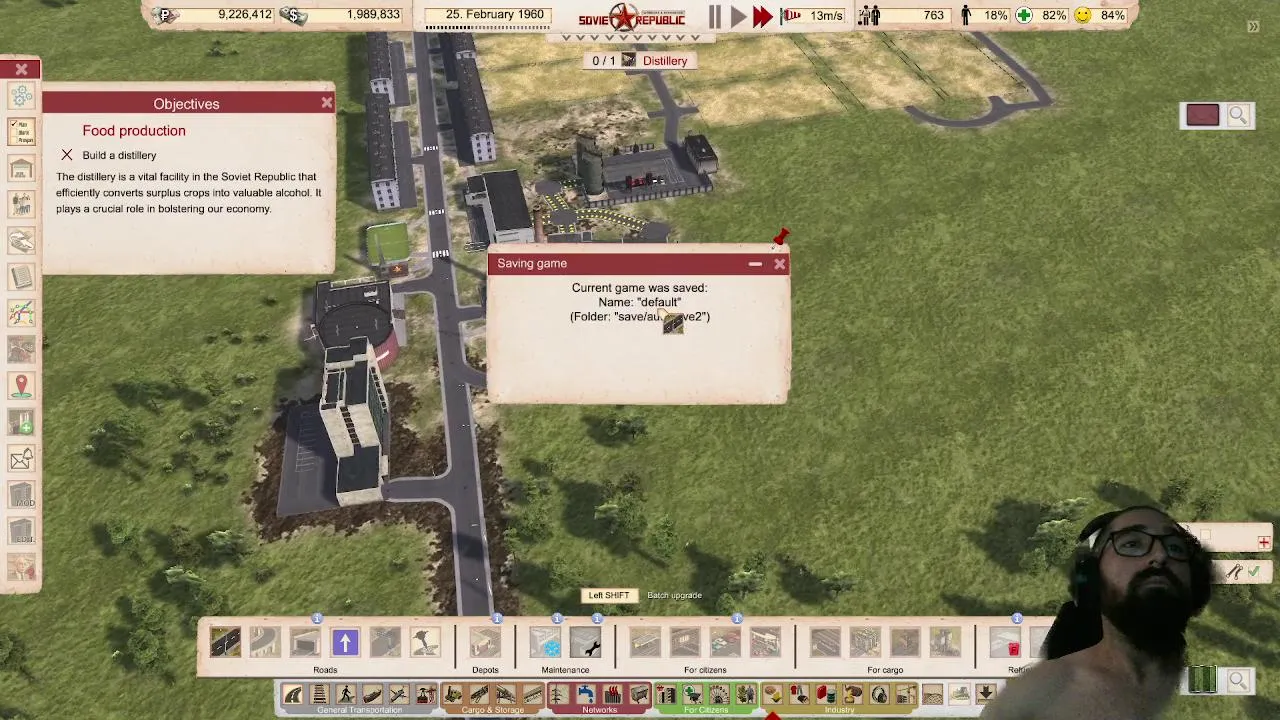Close the Objectives panel
Image resolution: width=1280 pixels, height=720 pixels.
(326, 103)
